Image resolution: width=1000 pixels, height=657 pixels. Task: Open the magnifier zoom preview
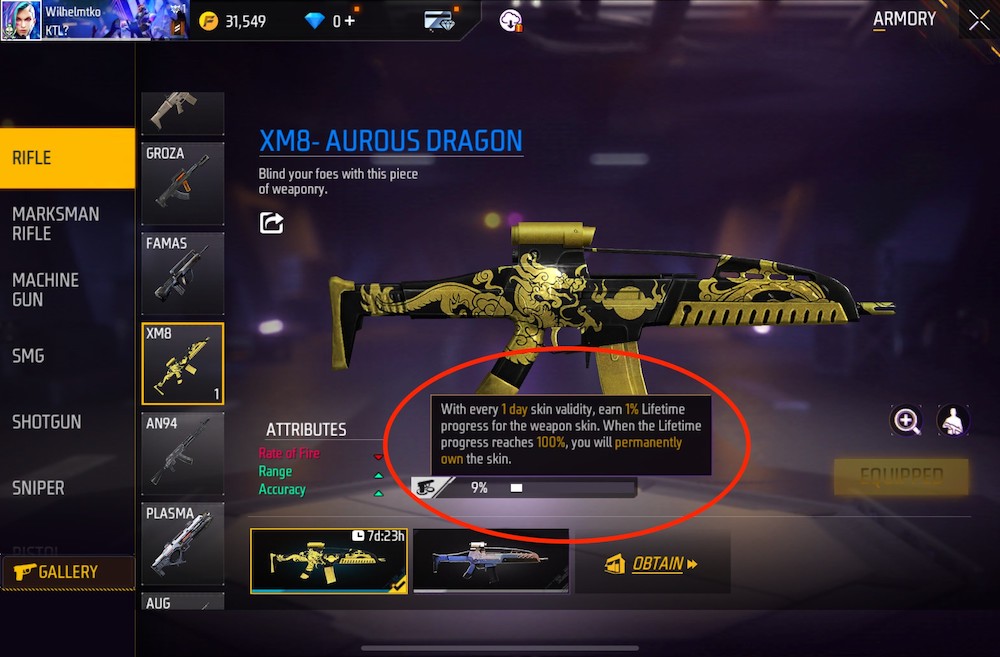(x=907, y=421)
